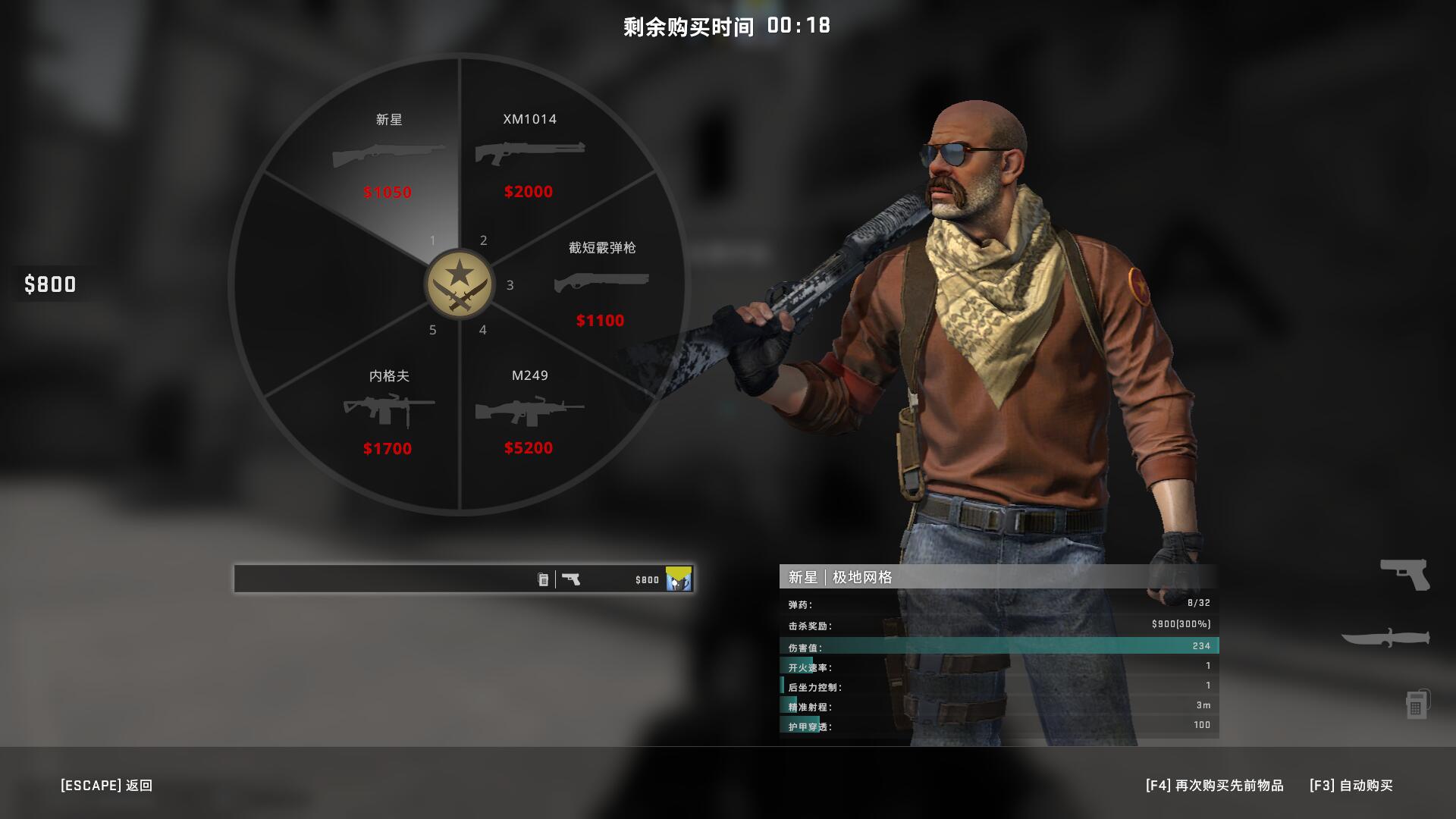The image size is (1456, 819).
Task: Click the agent portrait icon beside $800
Action: click(x=677, y=579)
